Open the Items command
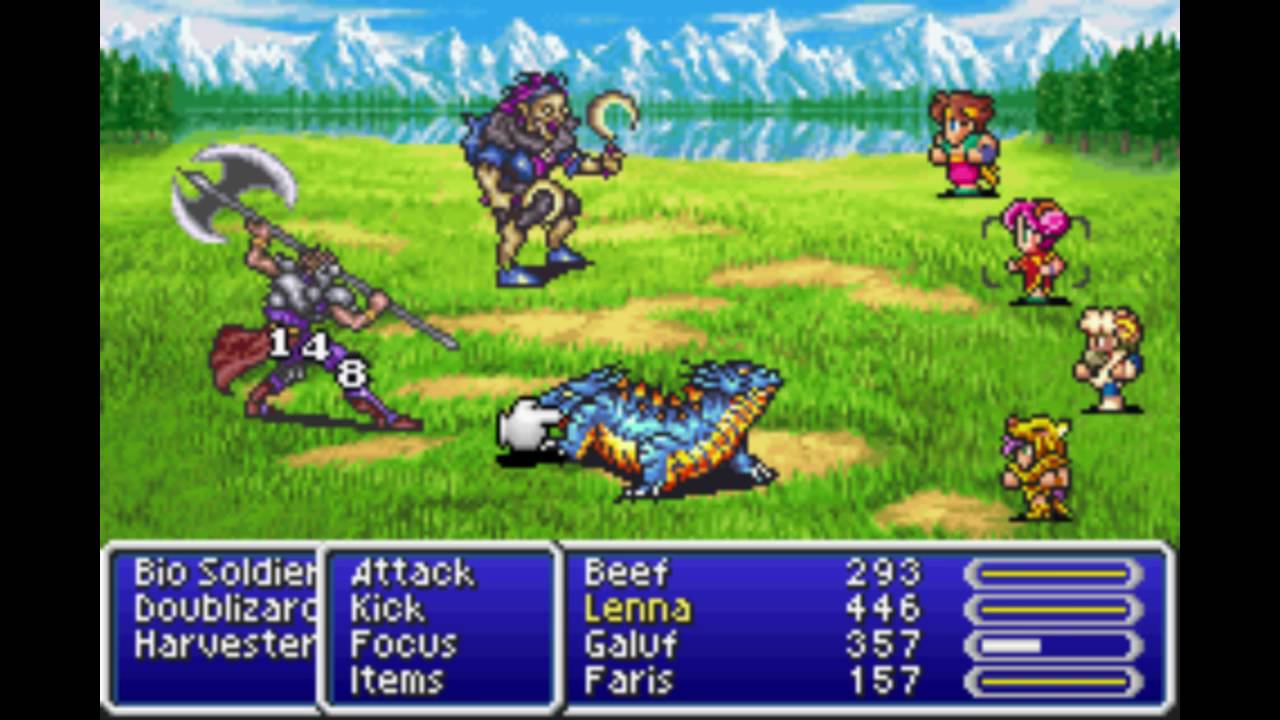 pyautogui.click(x=396, y=681)
